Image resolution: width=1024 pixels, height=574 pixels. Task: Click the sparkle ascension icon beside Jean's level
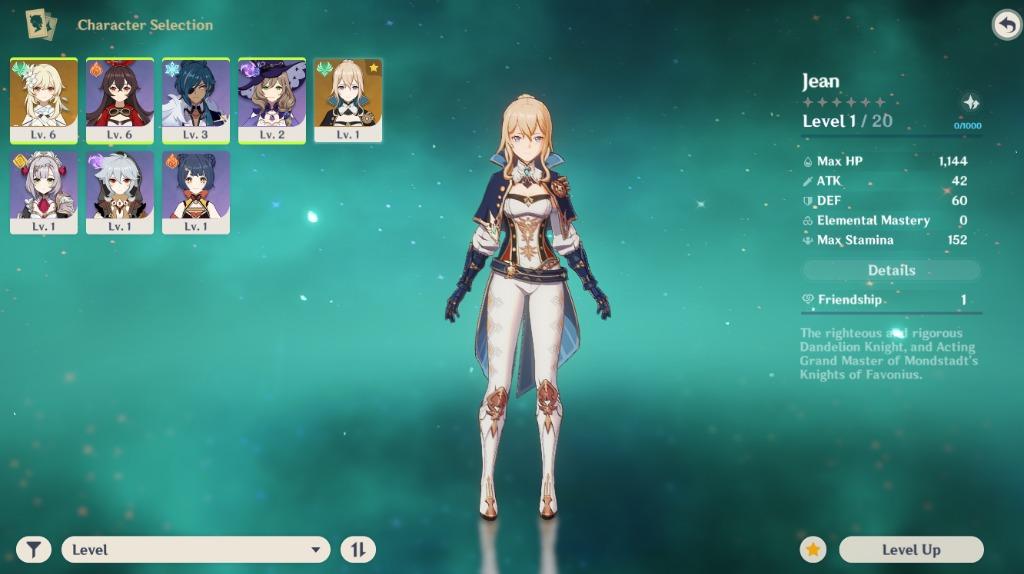[x=968, y=103]
